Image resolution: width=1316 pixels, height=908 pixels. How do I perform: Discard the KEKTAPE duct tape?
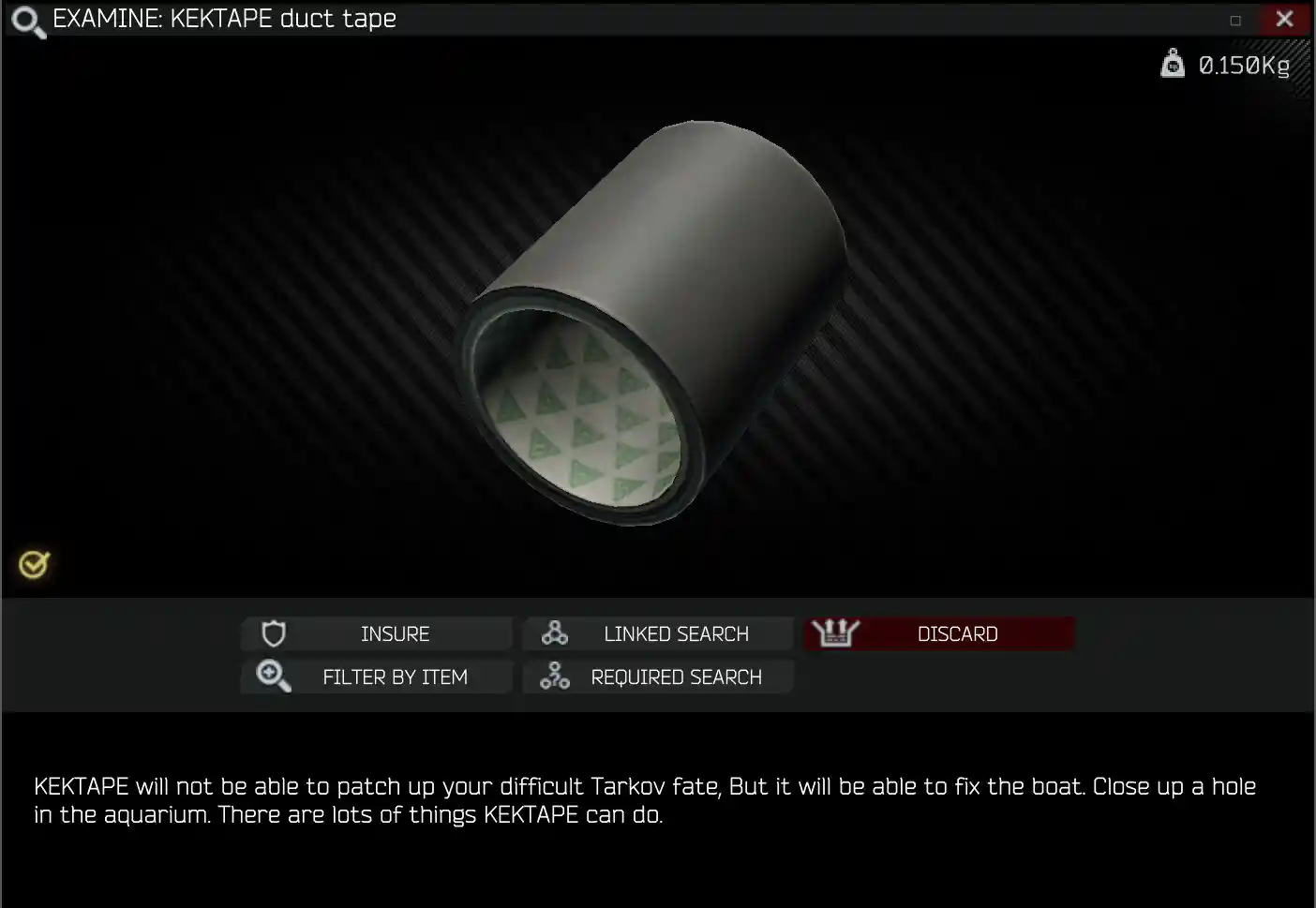point(956,633)
